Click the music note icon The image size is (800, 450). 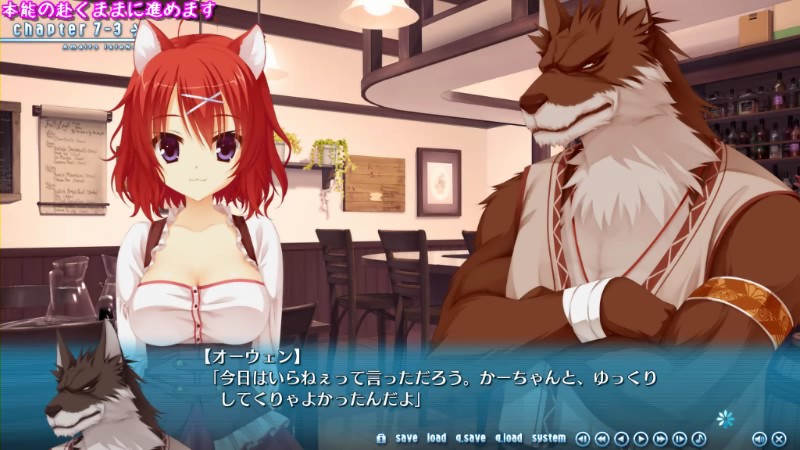[699, 438]
